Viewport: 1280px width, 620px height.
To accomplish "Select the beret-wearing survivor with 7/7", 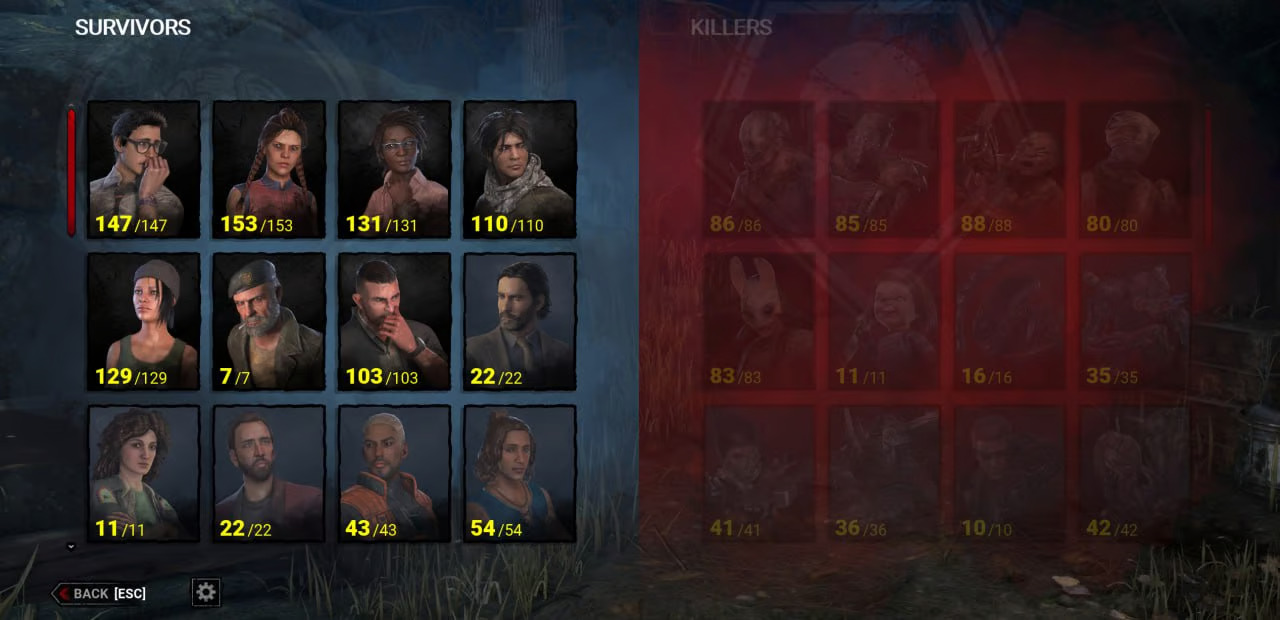I will [x=269, y=321].
